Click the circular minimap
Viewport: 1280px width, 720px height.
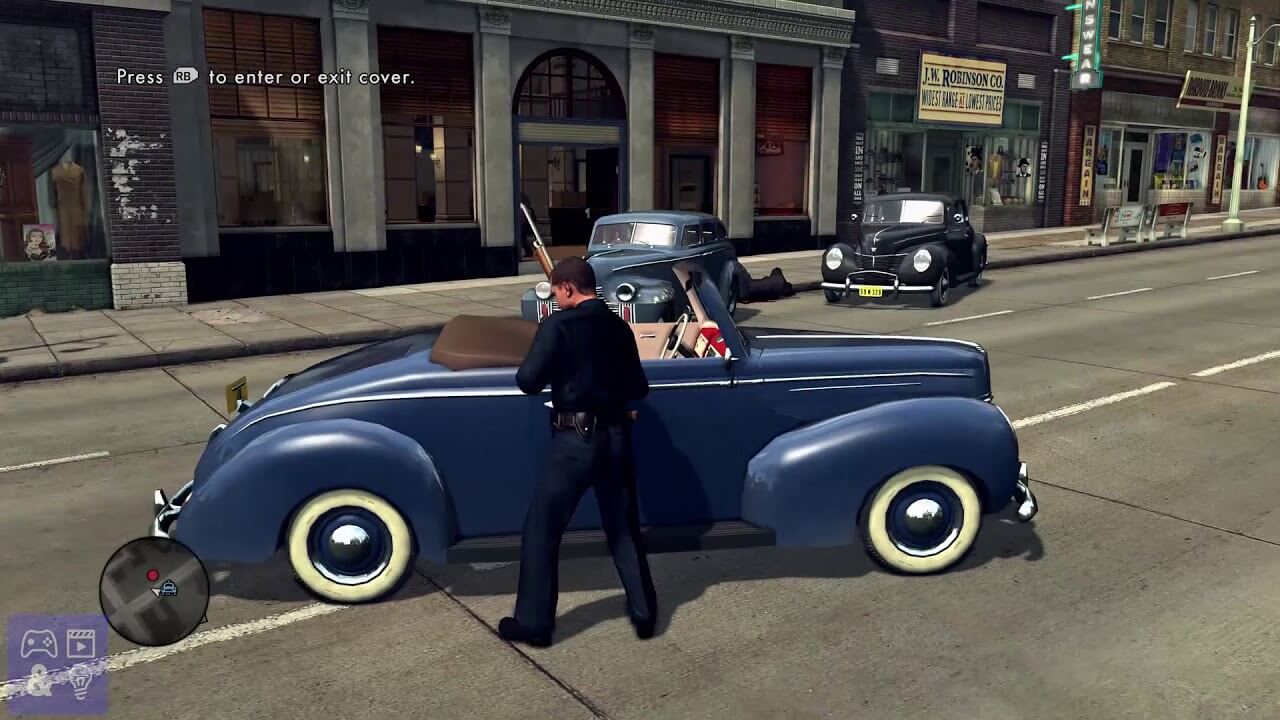154,591
